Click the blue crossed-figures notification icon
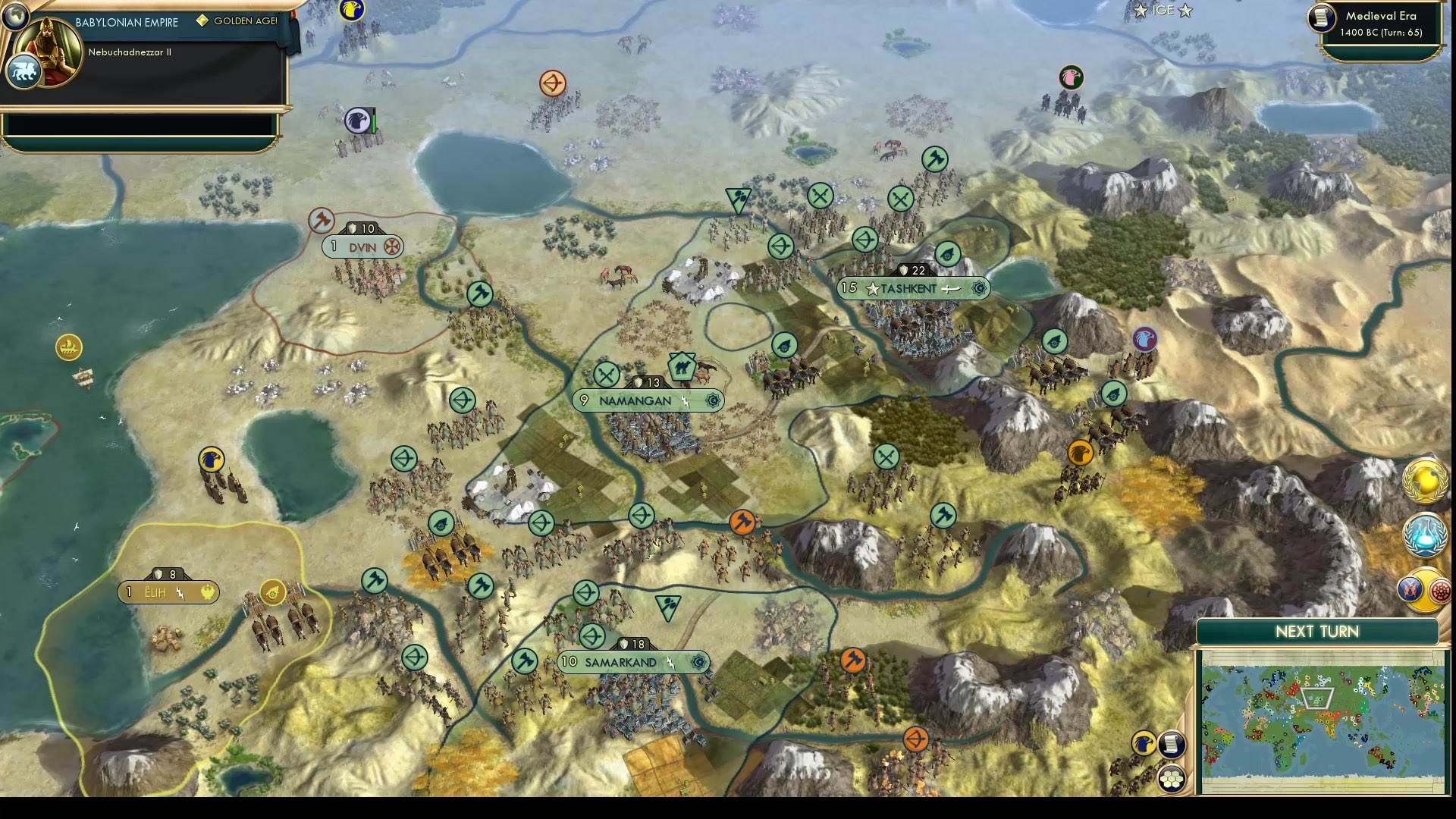 (1410, 588)
